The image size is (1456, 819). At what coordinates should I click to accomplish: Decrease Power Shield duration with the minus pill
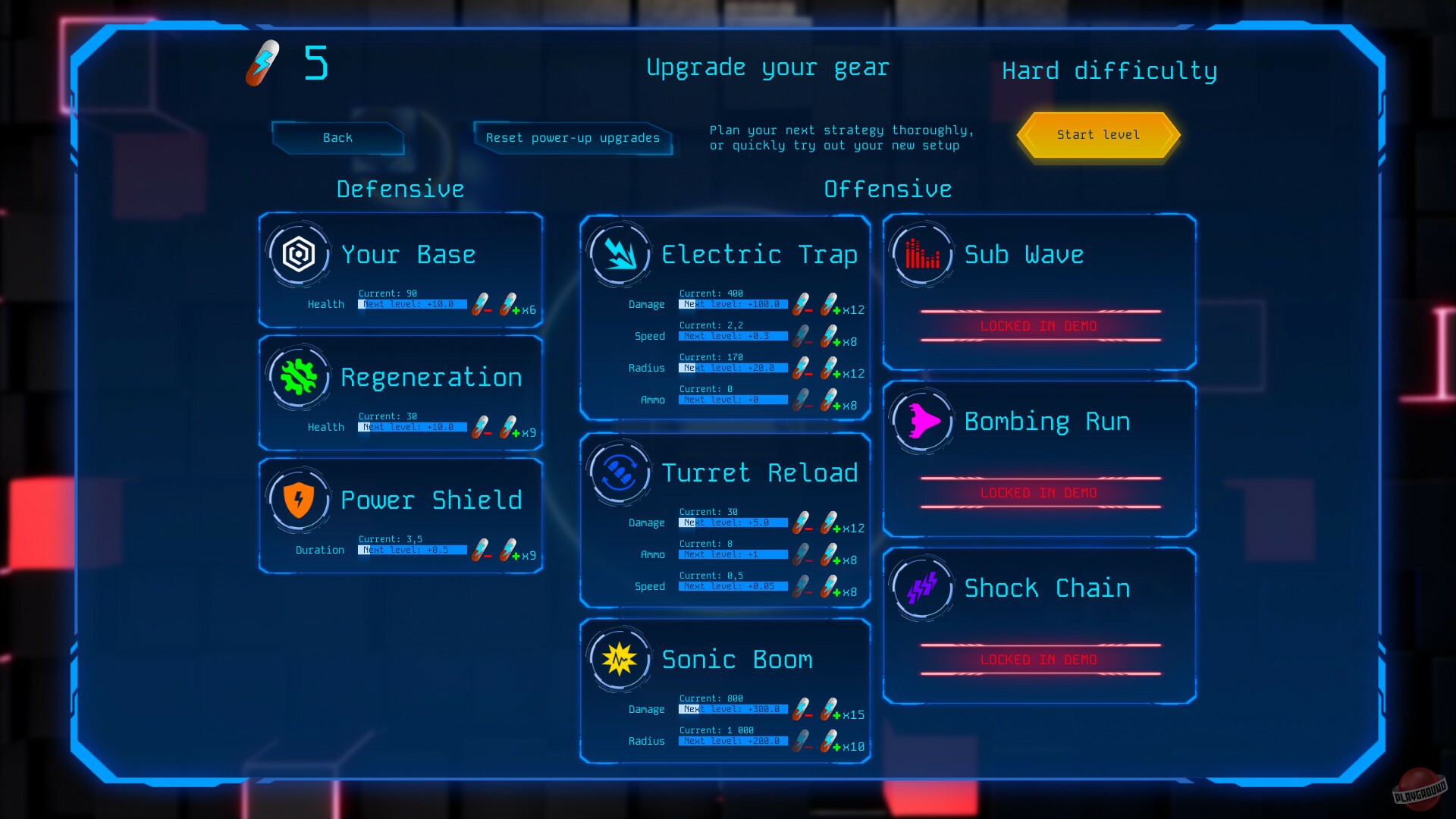[479, 550]
